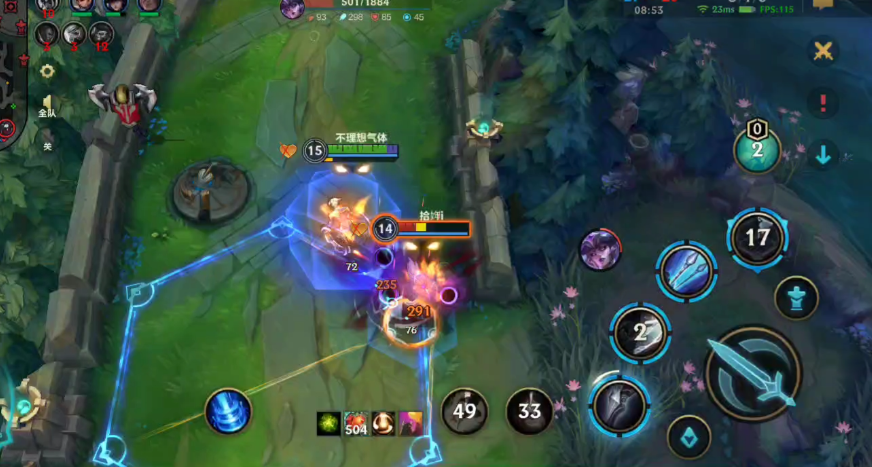Viewport: 872px width, 467px height.
Task: Select the minion targeting button
Action: click(x=688, y=436)
